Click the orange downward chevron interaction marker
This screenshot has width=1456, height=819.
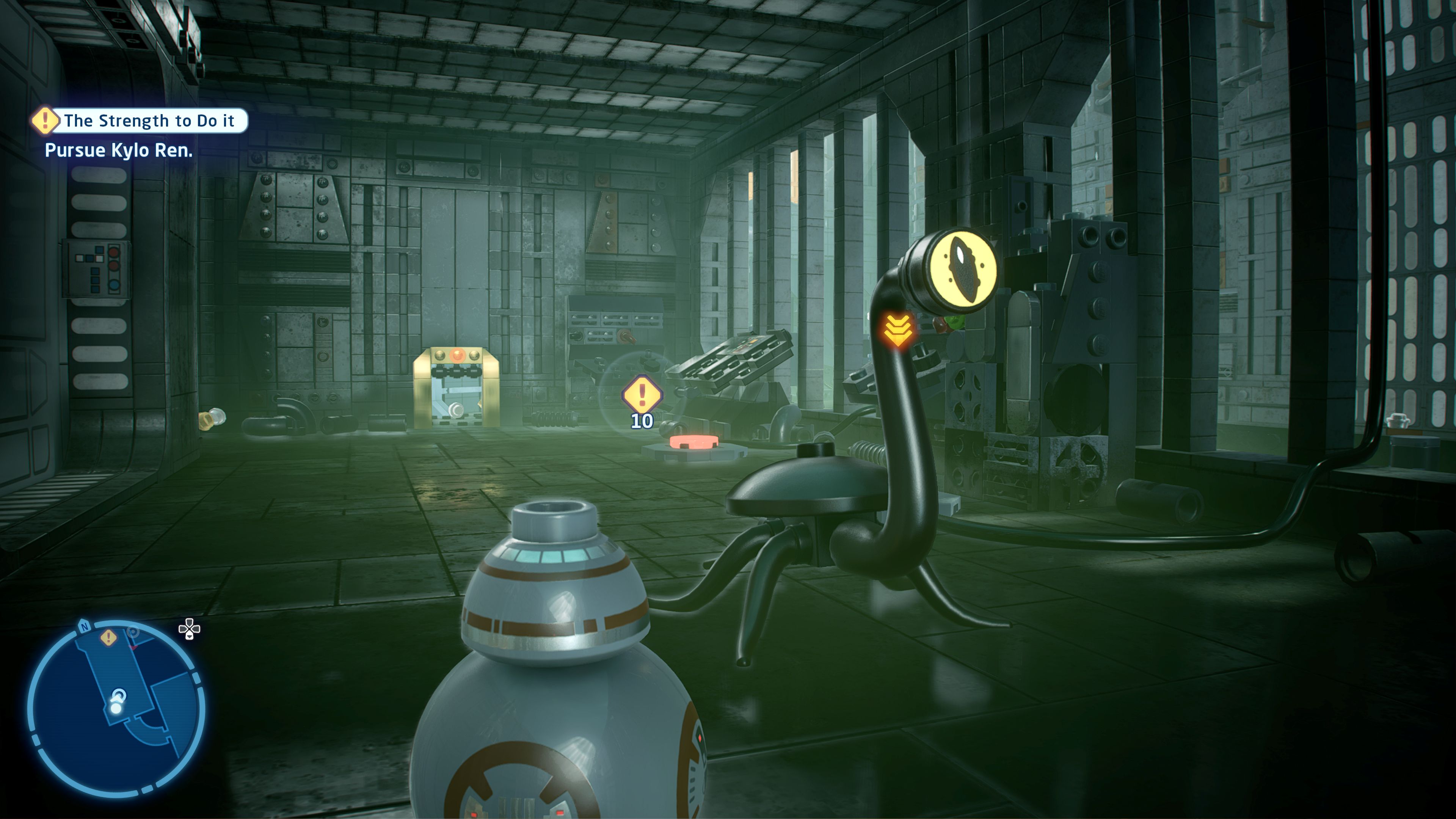(x=897, y=330)
